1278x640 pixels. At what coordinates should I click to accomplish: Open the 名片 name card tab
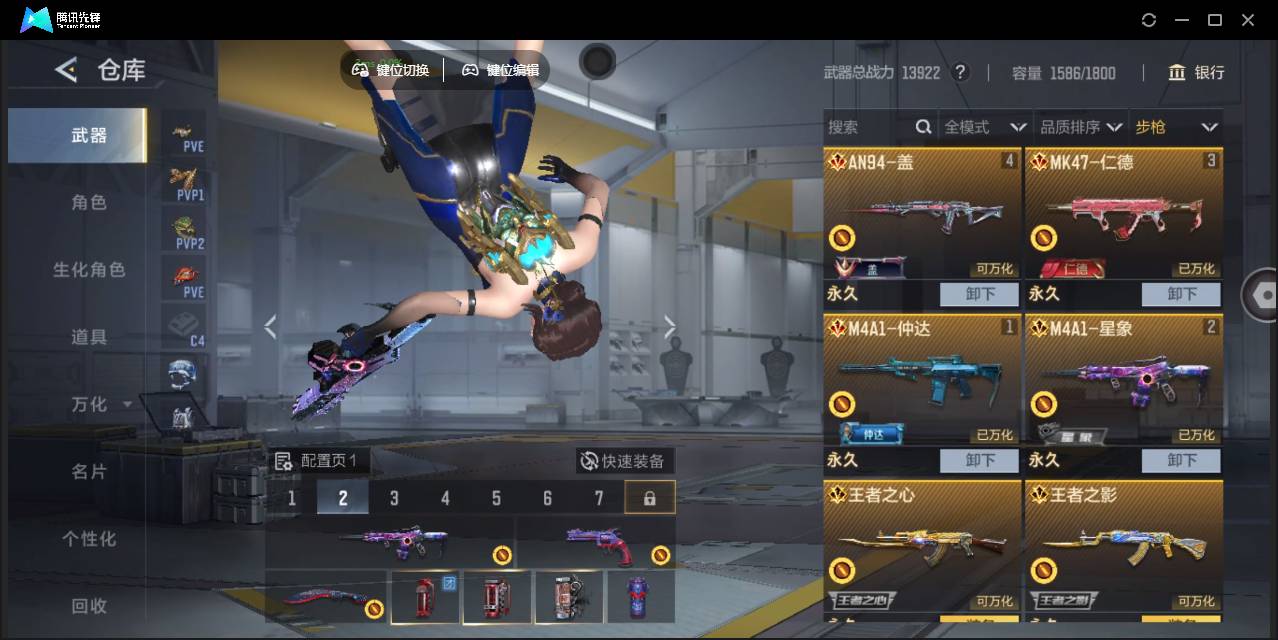click(89, 471)
